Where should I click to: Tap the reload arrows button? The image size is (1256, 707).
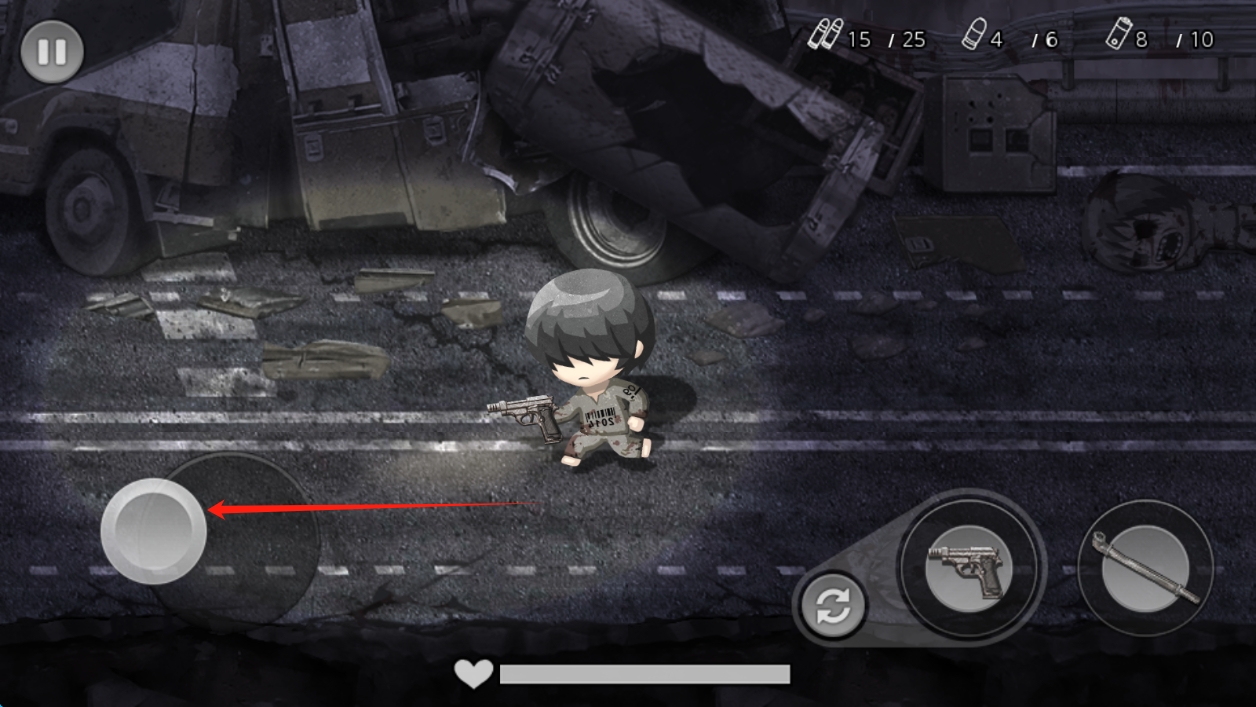tap(833, 605)
